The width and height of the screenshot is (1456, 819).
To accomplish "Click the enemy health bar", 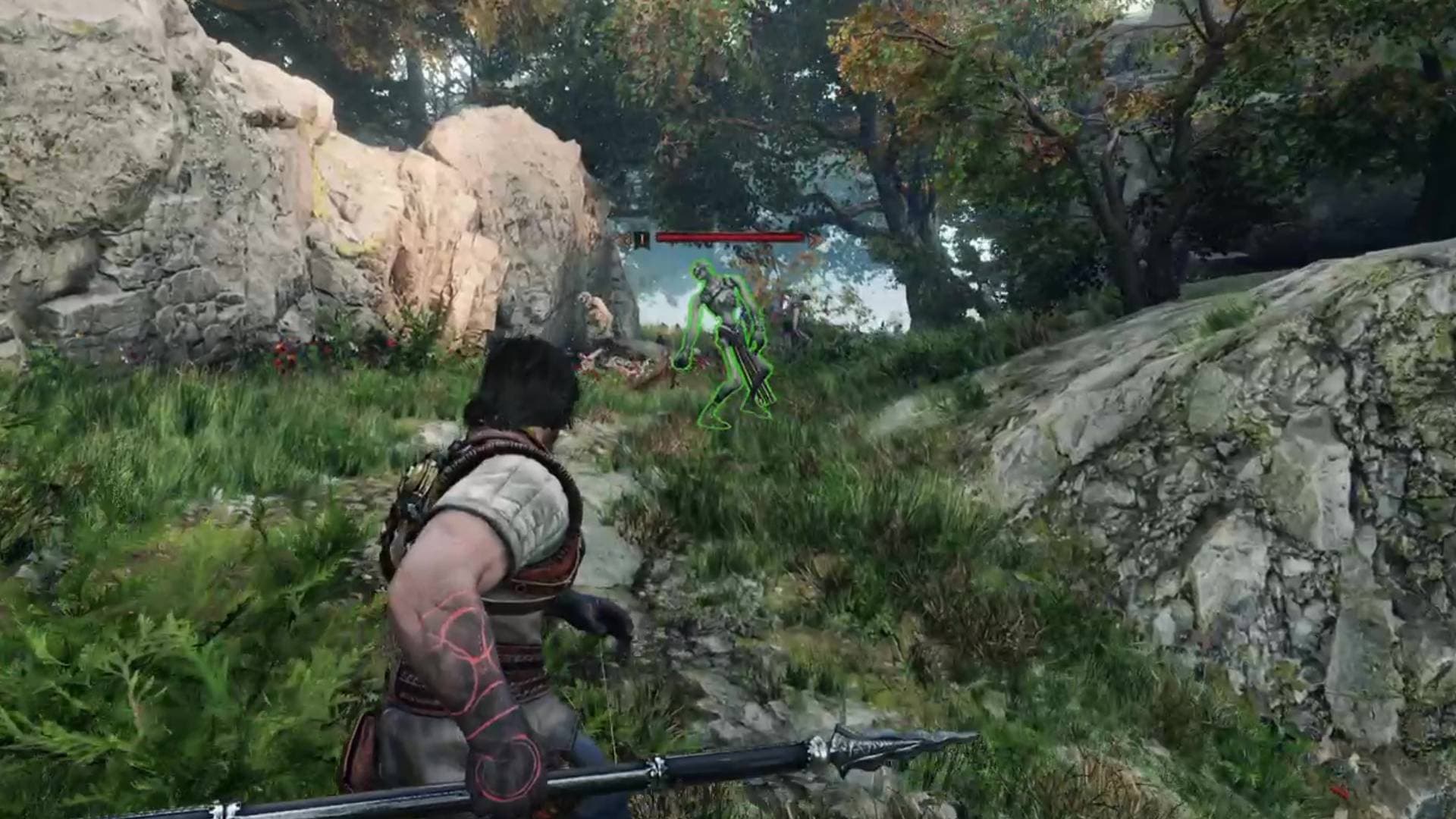I will point(728,237).
